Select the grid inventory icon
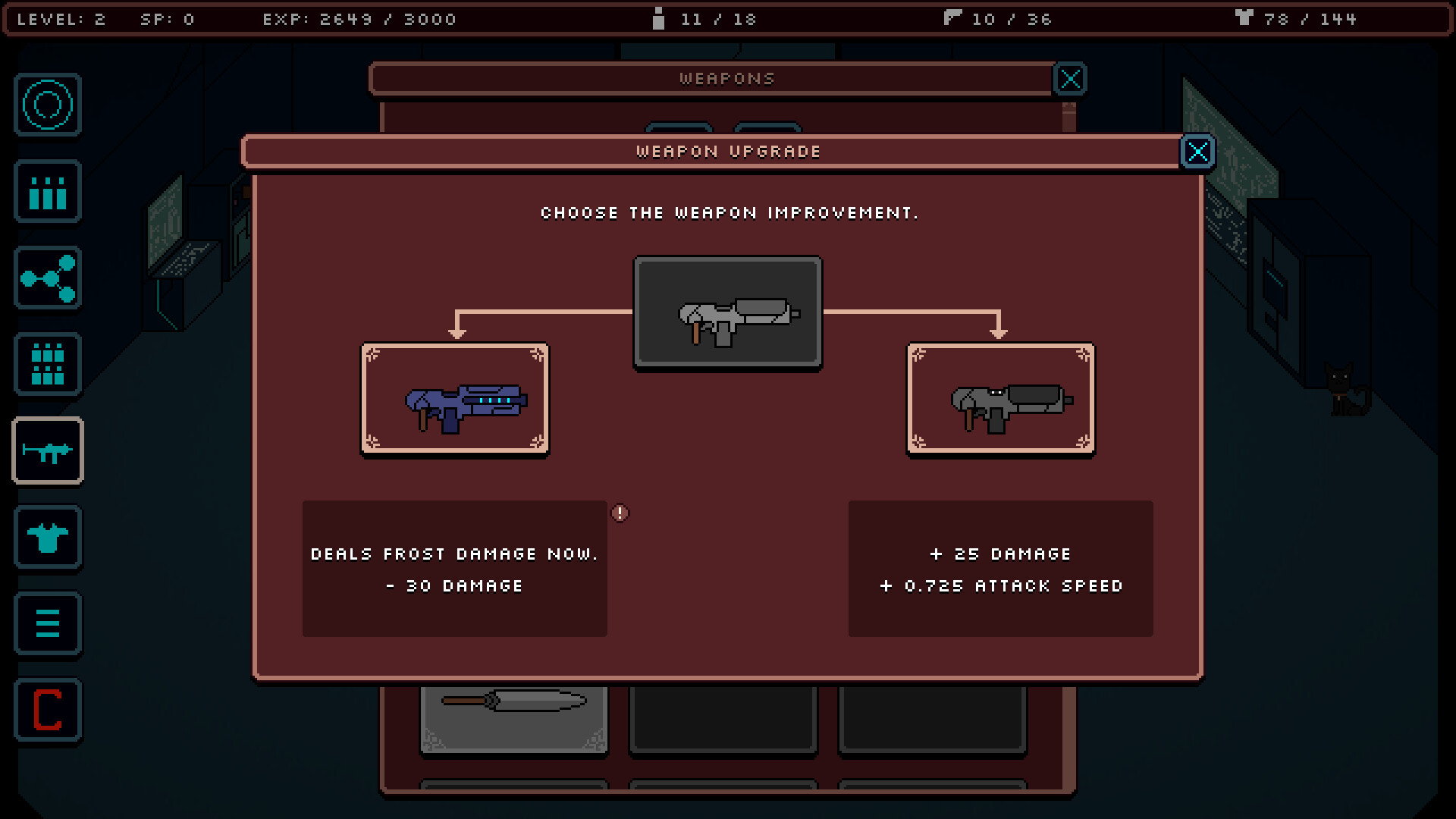This screenshot has width=1456, height=819. coord(47,365)
